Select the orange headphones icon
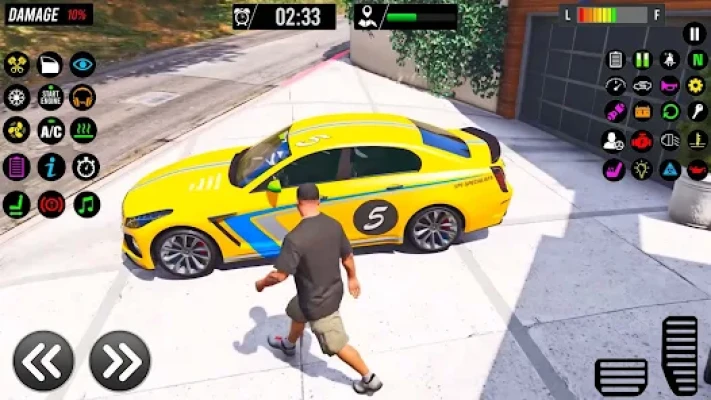The width and height of the screenshot is (711, 400). (x=83, y=97)
